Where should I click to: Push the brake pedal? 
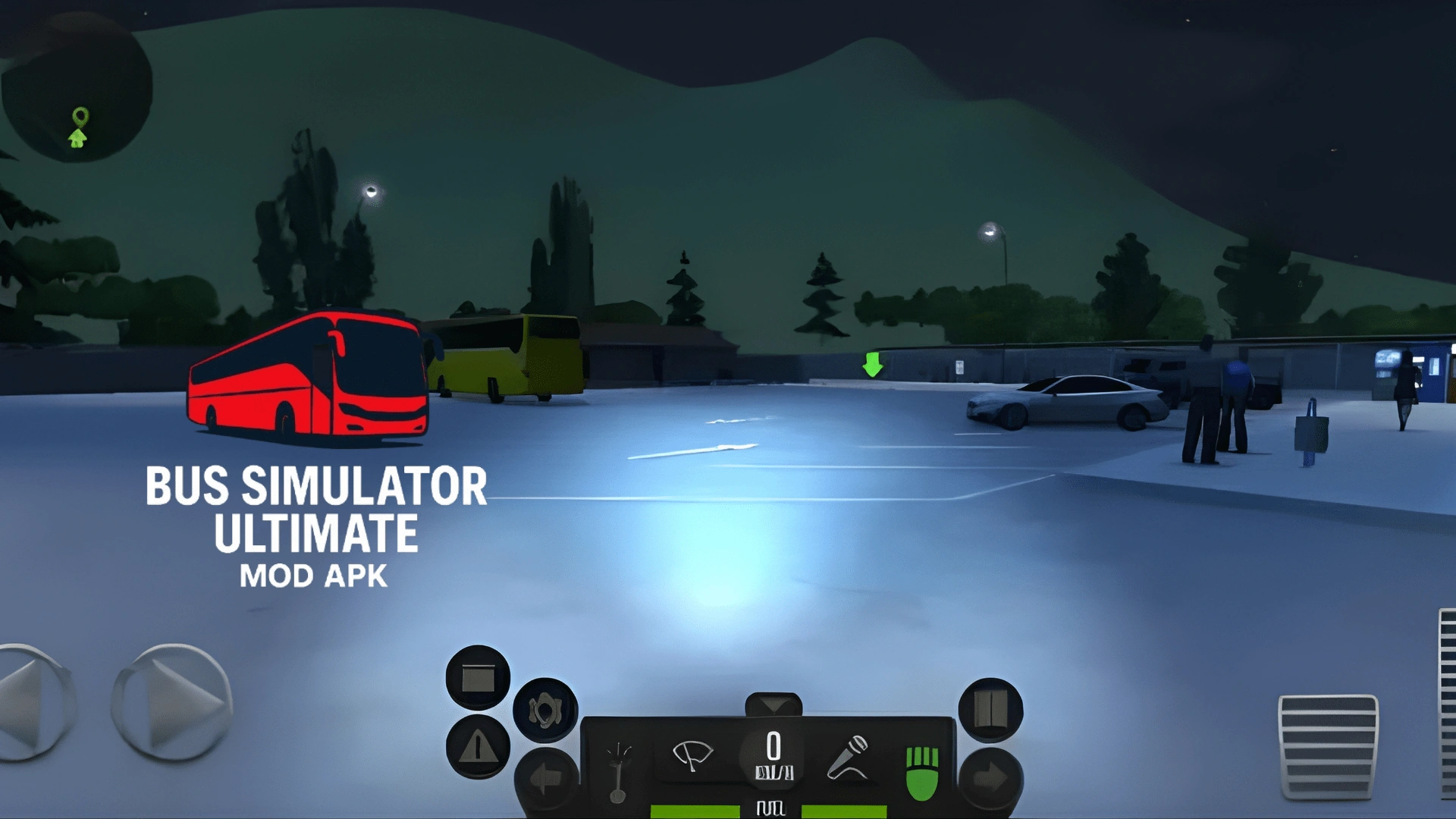coord(1328,747)
